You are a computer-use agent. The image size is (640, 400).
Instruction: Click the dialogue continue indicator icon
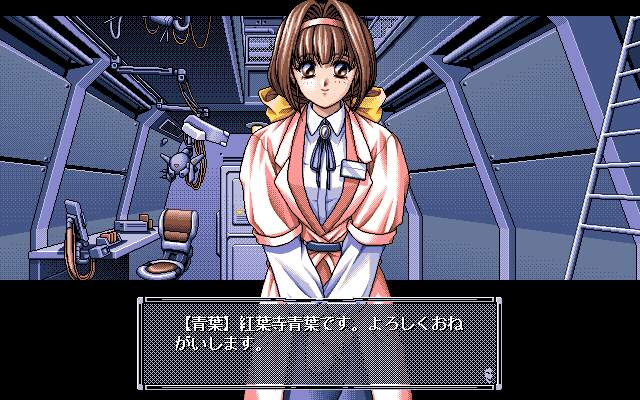point(487,375)
